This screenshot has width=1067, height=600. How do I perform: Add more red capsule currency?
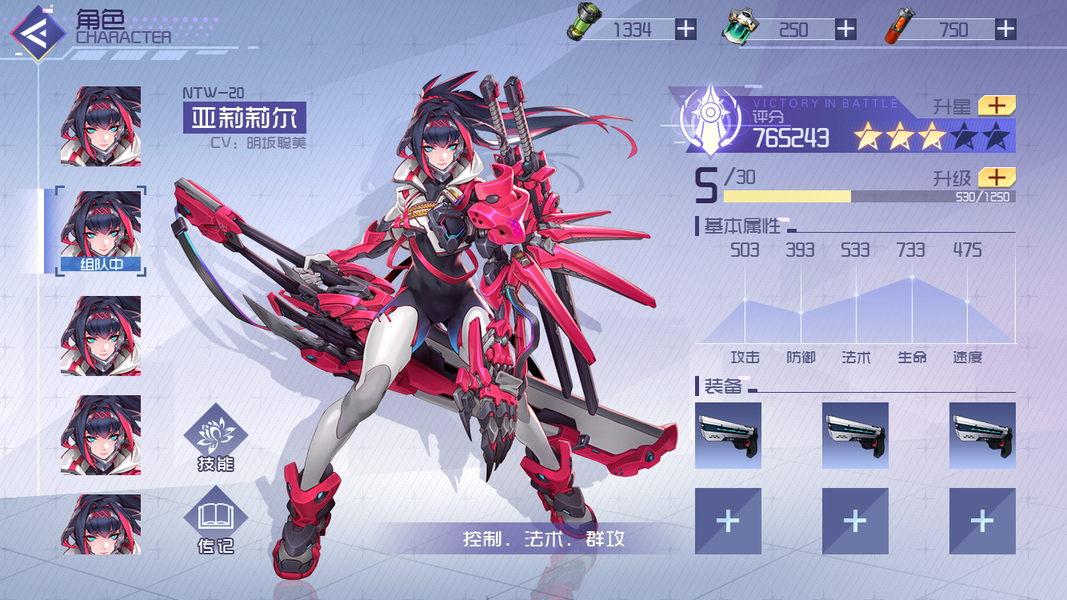(1005, 29)
